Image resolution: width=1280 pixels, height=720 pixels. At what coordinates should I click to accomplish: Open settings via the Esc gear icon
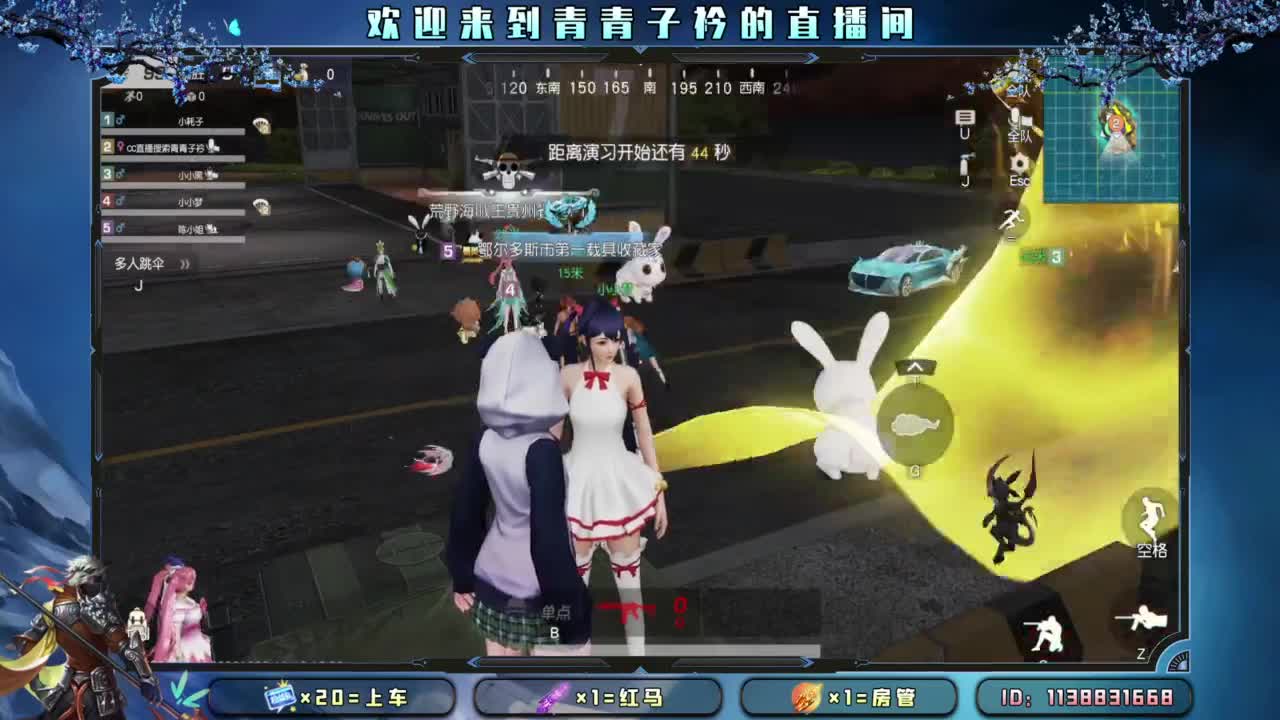coord(1021,161)
